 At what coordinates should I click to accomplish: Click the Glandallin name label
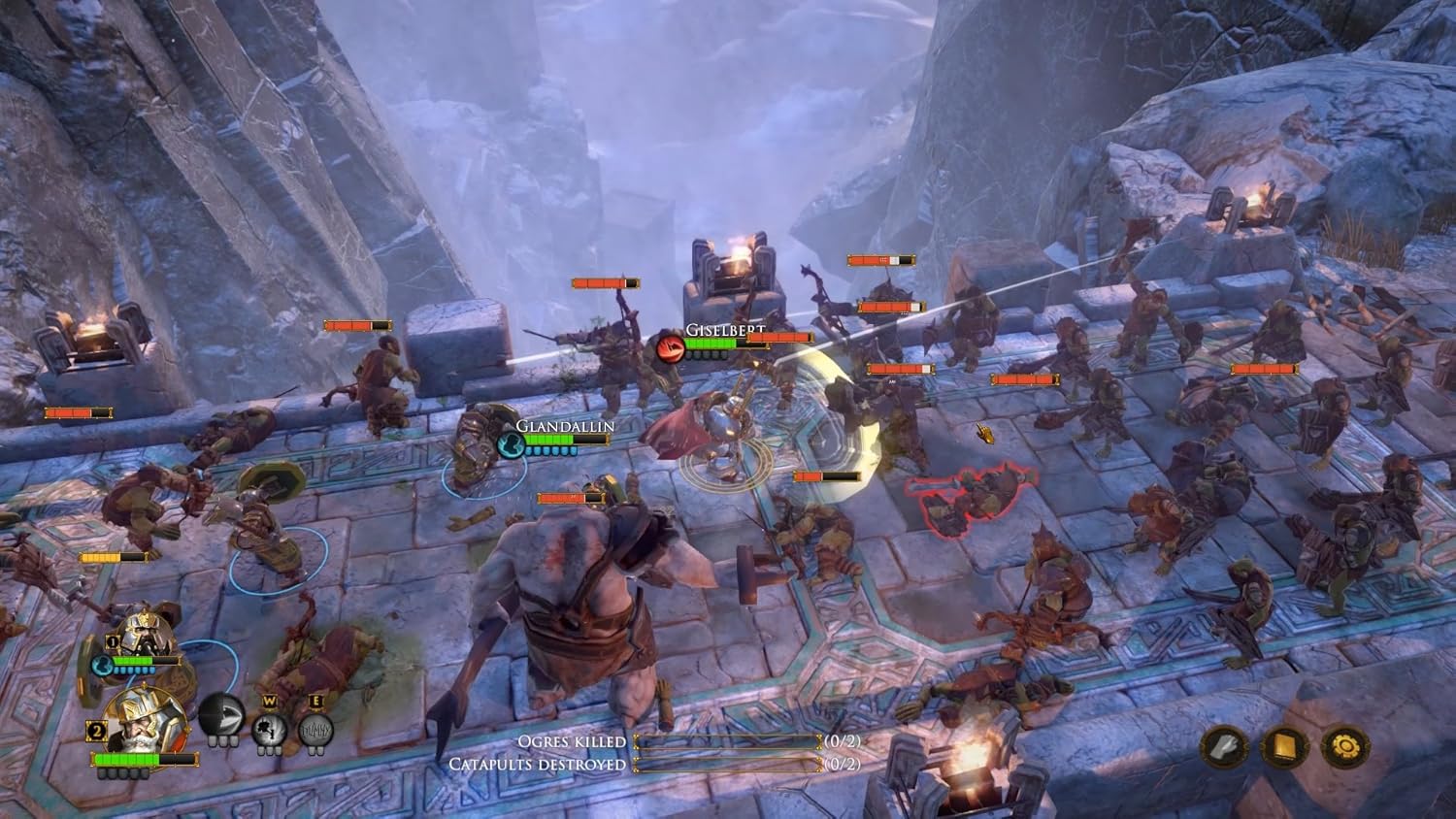pyautogui.click(x=567, y=425)
